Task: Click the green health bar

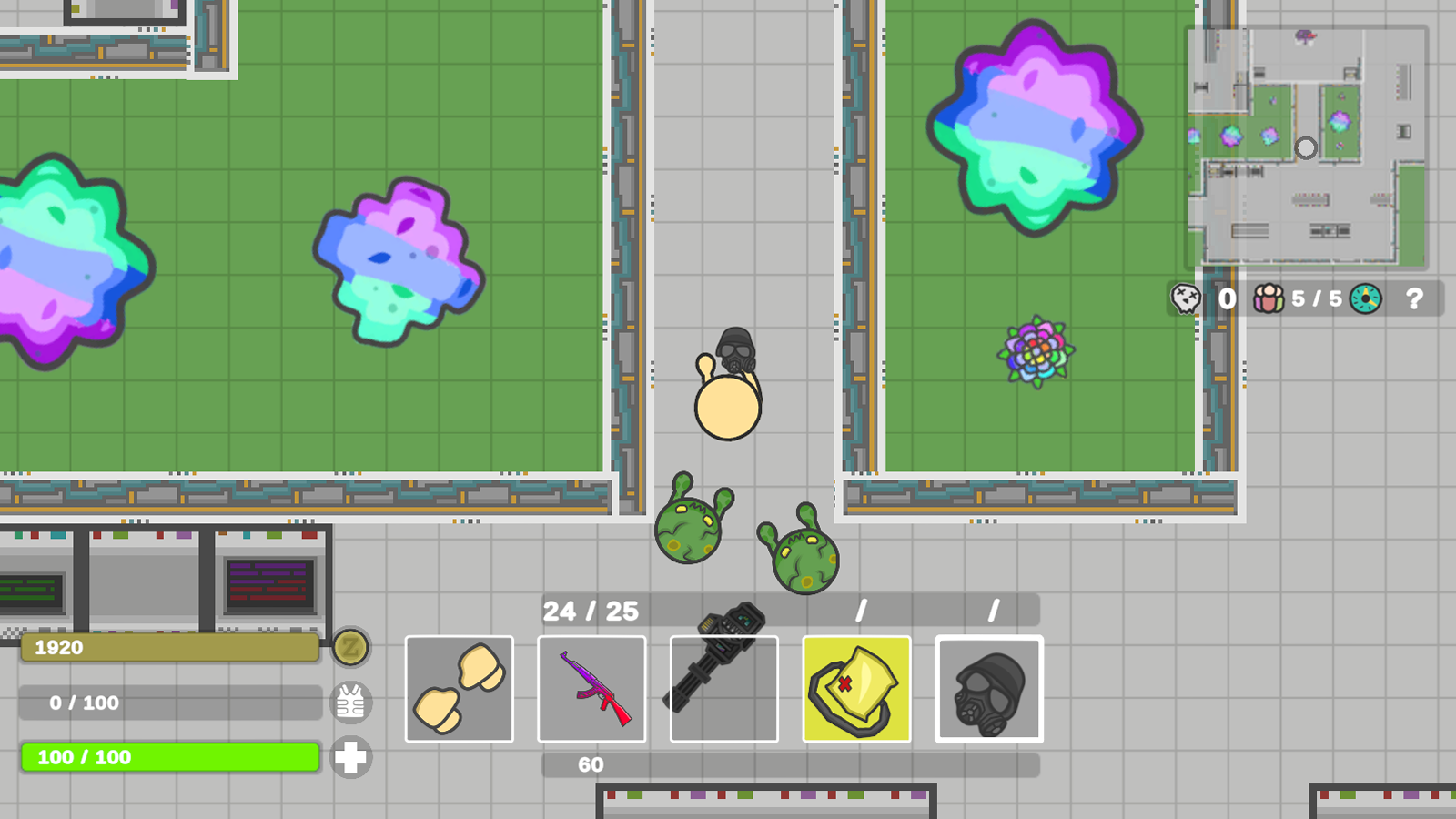Action: coord(169,756)
